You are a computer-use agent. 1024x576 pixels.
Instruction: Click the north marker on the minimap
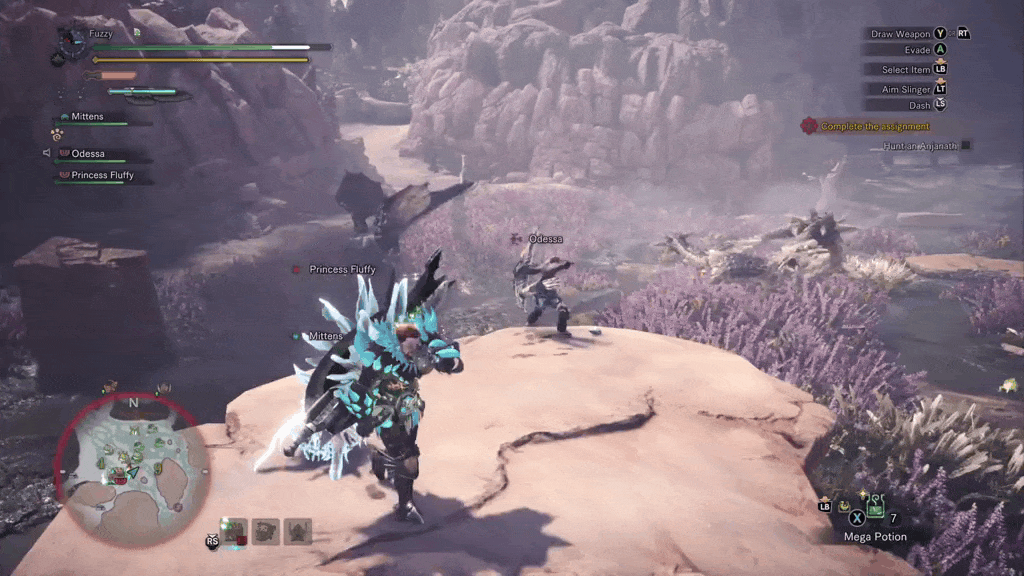[x=133, y=403]
